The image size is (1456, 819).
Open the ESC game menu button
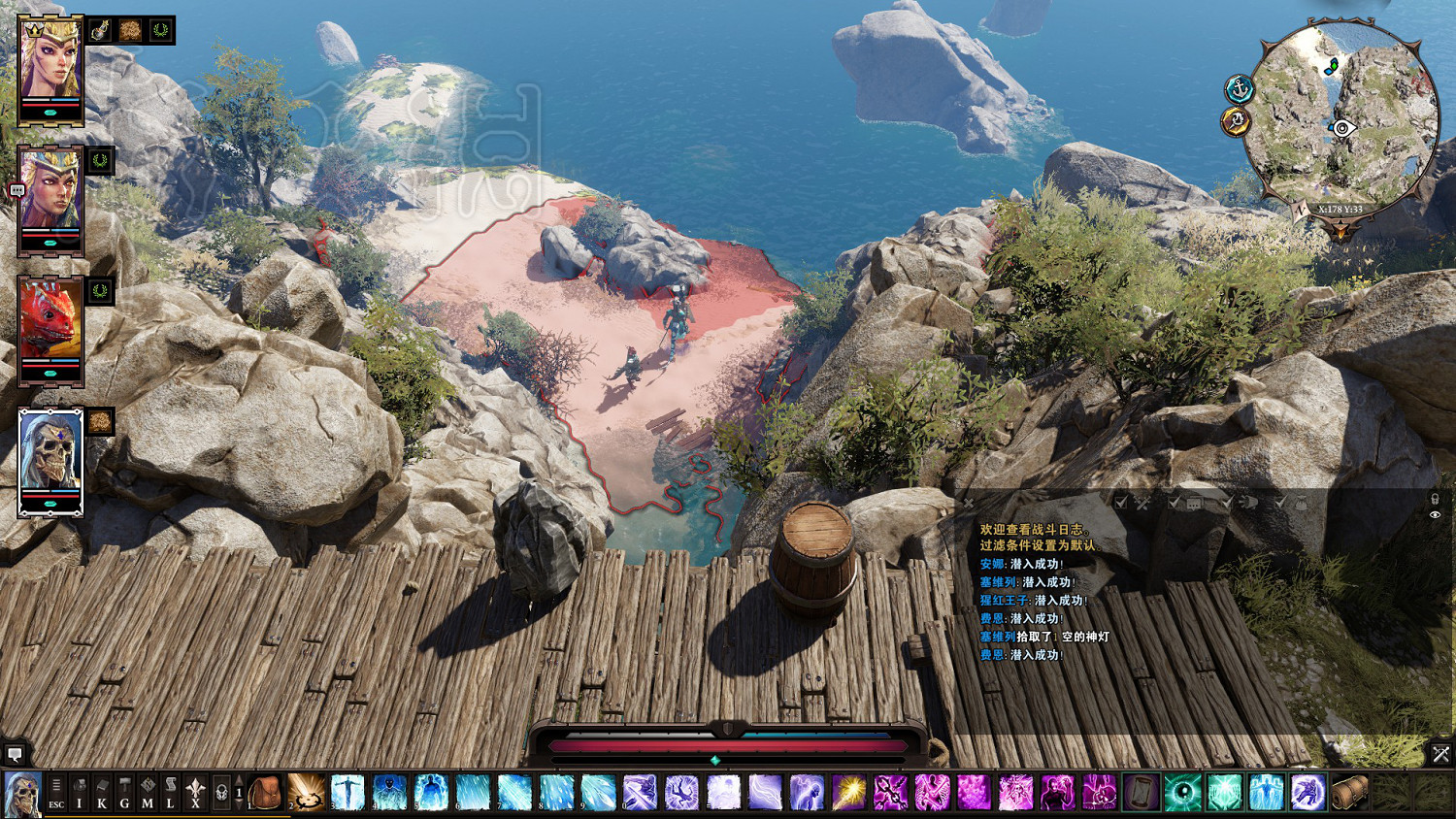[x=56, y=793]
